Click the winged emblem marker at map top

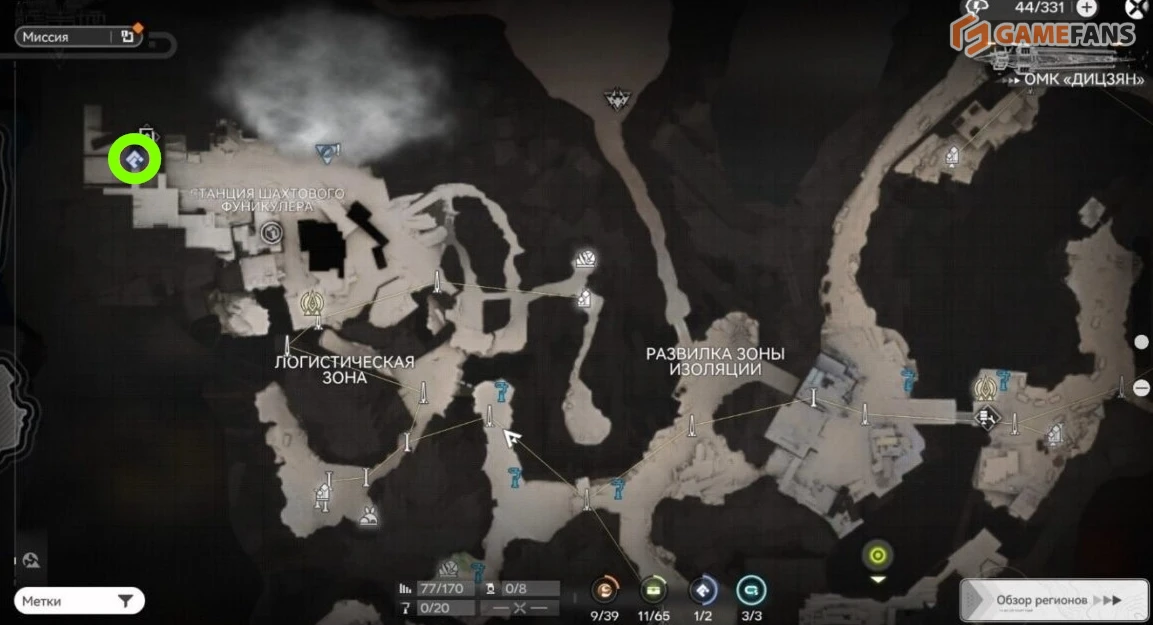pos(615,98)
